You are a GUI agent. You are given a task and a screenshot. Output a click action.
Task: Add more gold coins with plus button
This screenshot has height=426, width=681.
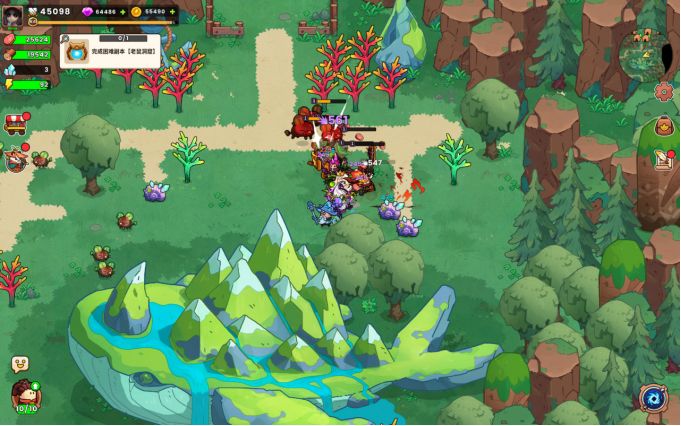click(173, 12)
